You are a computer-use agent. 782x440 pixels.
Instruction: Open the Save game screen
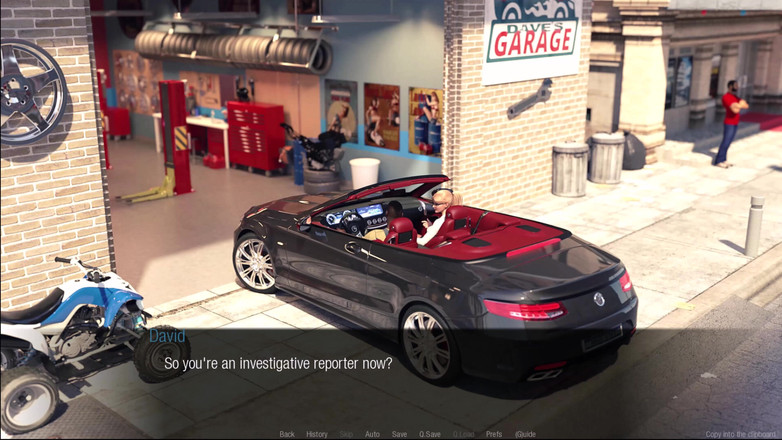pyautogui.click(x=399, y=434)
